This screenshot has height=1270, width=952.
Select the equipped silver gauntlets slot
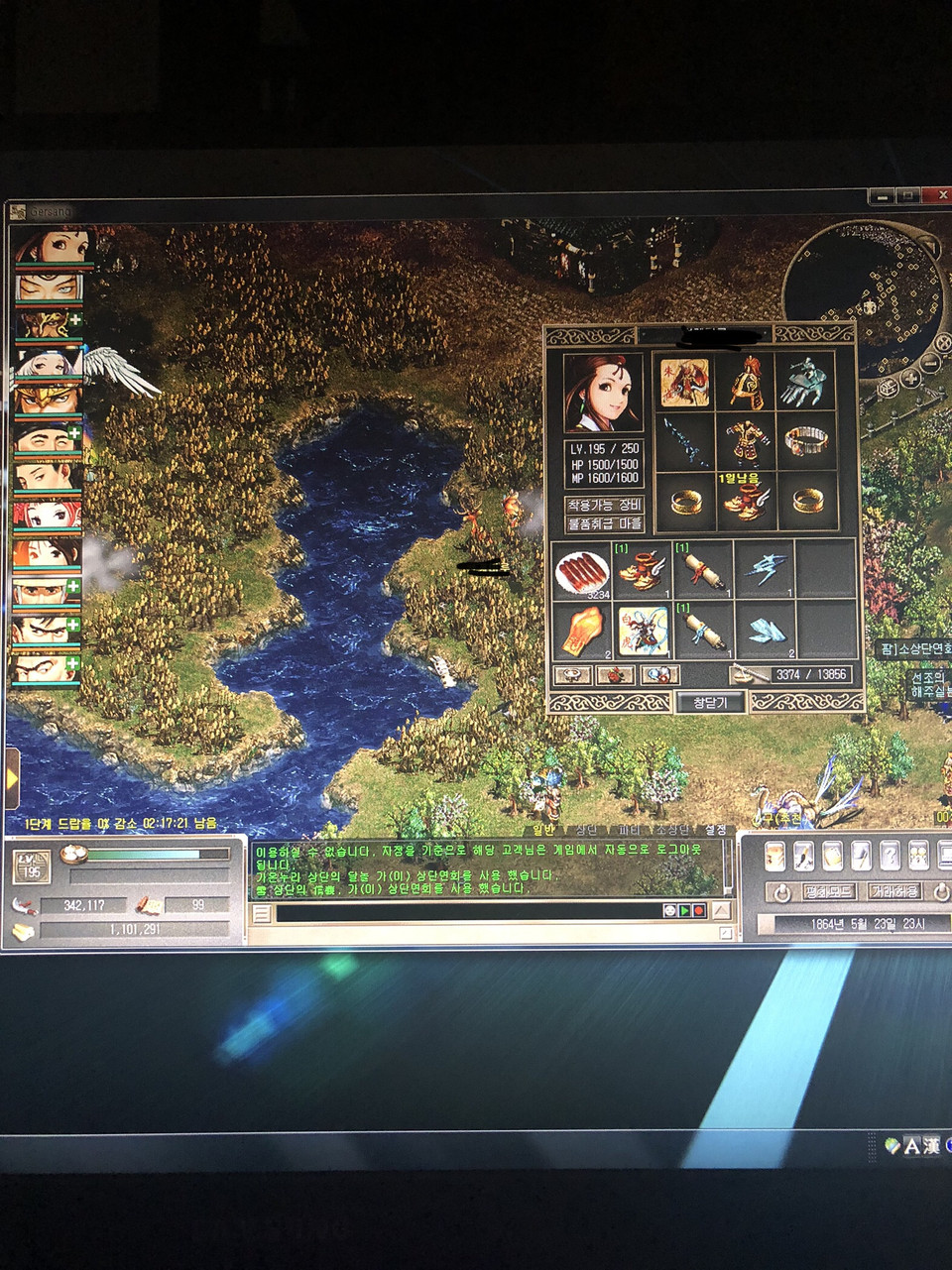pos(805,383)
